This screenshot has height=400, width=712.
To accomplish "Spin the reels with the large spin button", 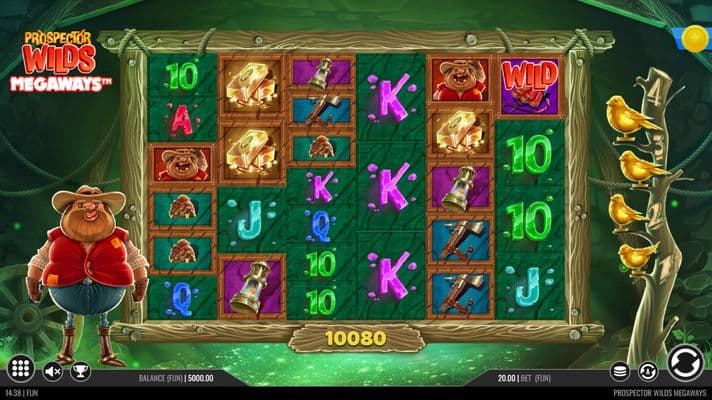I will (683, 362).
